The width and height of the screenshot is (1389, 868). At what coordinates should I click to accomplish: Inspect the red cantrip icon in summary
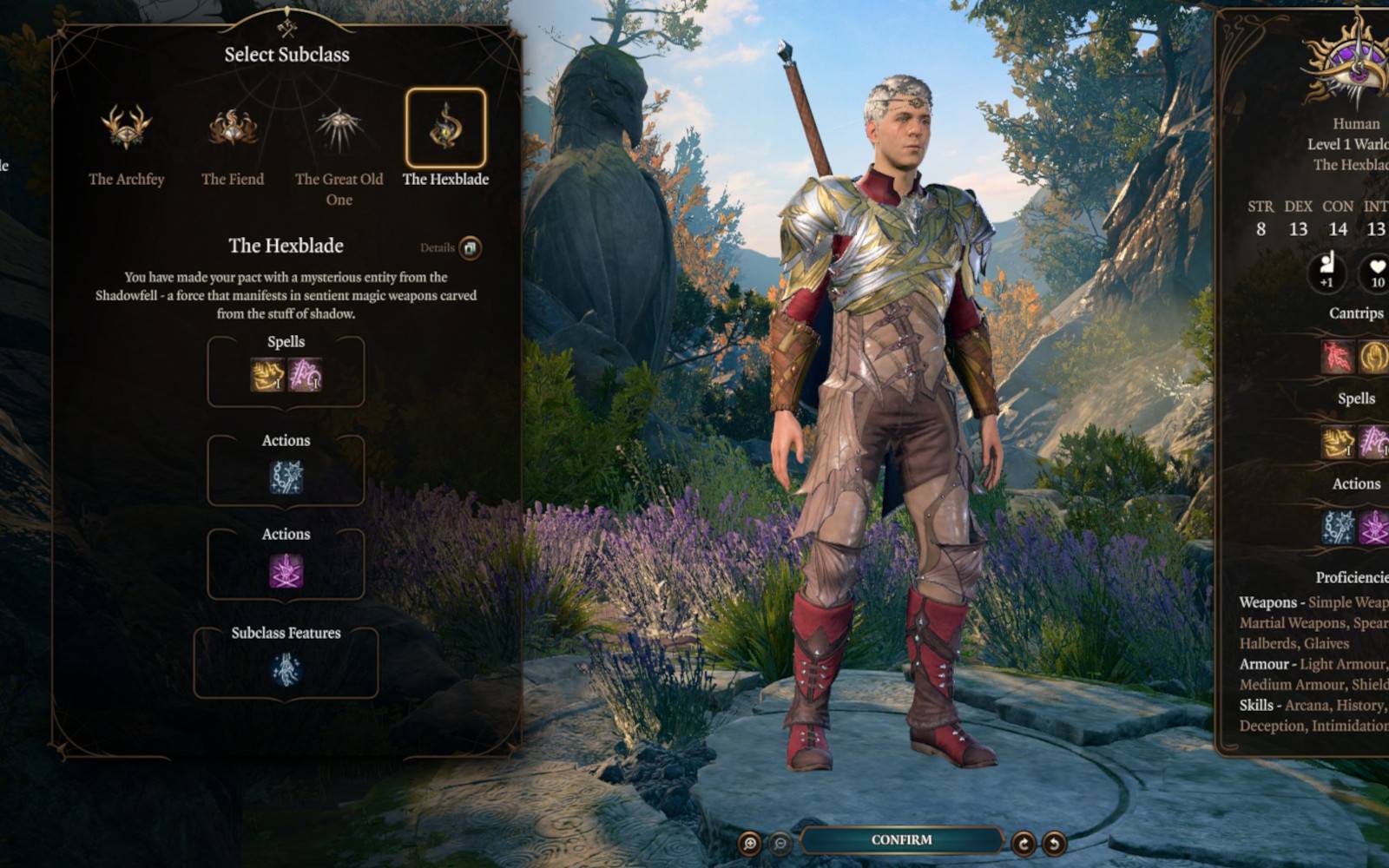[x=1337, y=357]
